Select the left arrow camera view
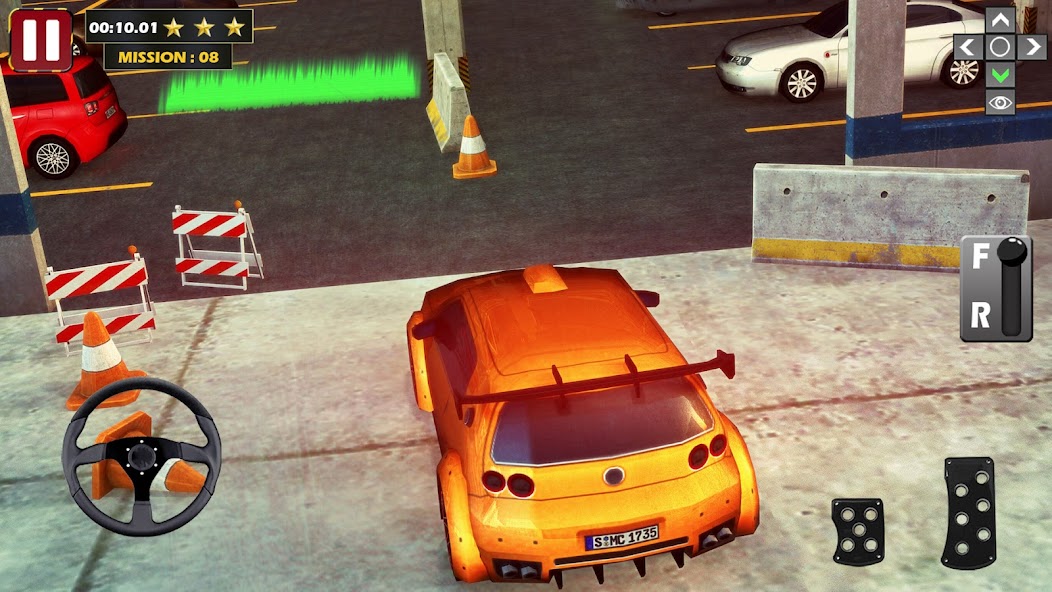 tap(967, 47)
